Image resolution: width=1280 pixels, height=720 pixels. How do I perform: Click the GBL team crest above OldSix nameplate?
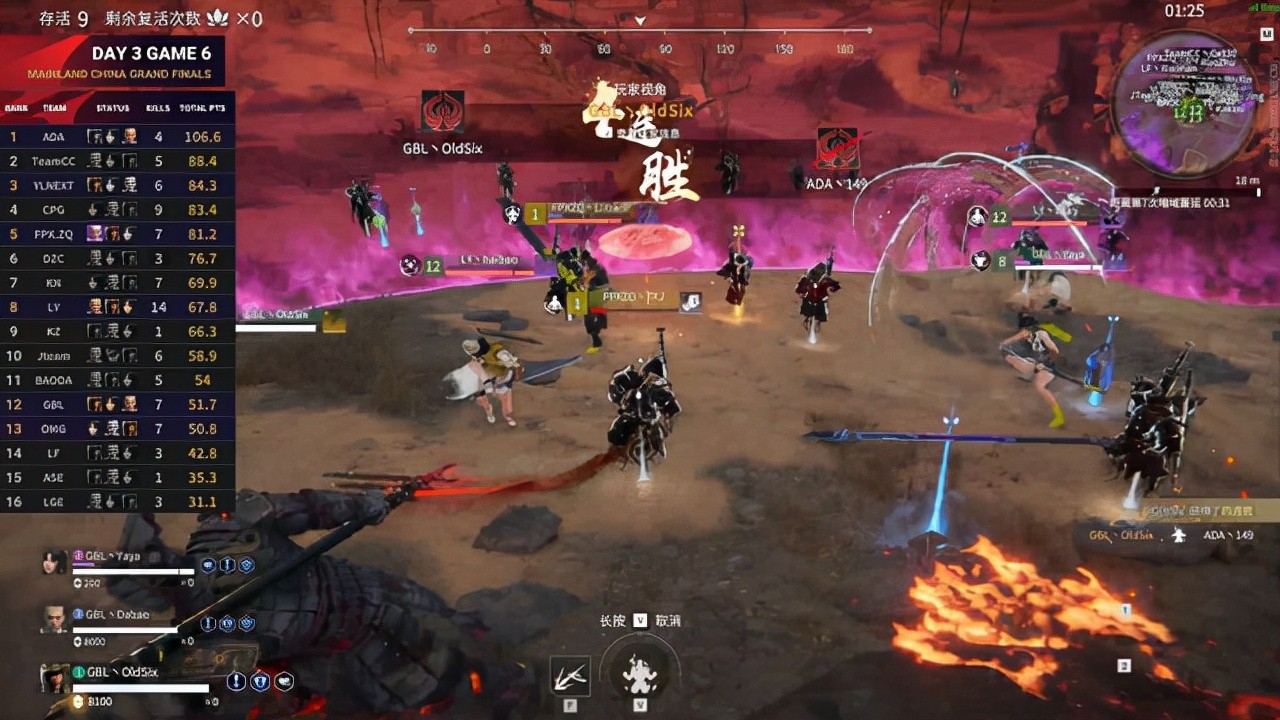[x=442, y=110]
